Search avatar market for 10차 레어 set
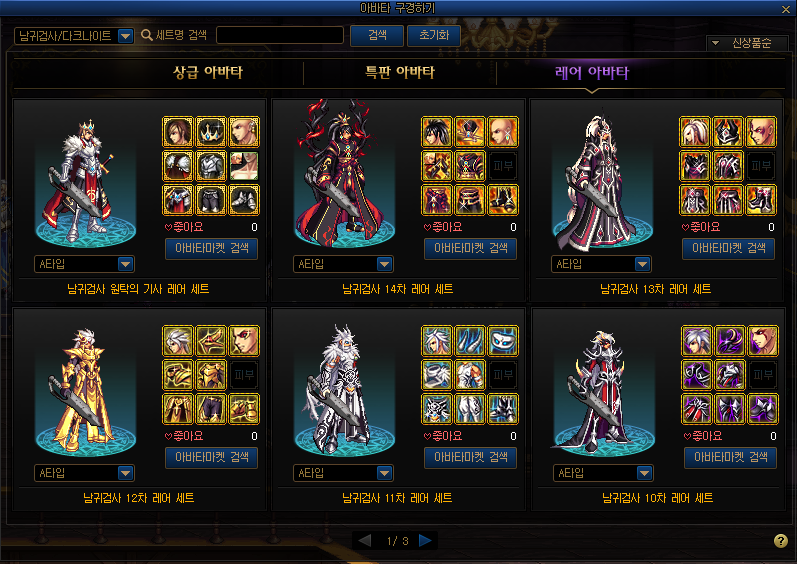Viewport: 797px width, 564px height. (x=729, y=458)
